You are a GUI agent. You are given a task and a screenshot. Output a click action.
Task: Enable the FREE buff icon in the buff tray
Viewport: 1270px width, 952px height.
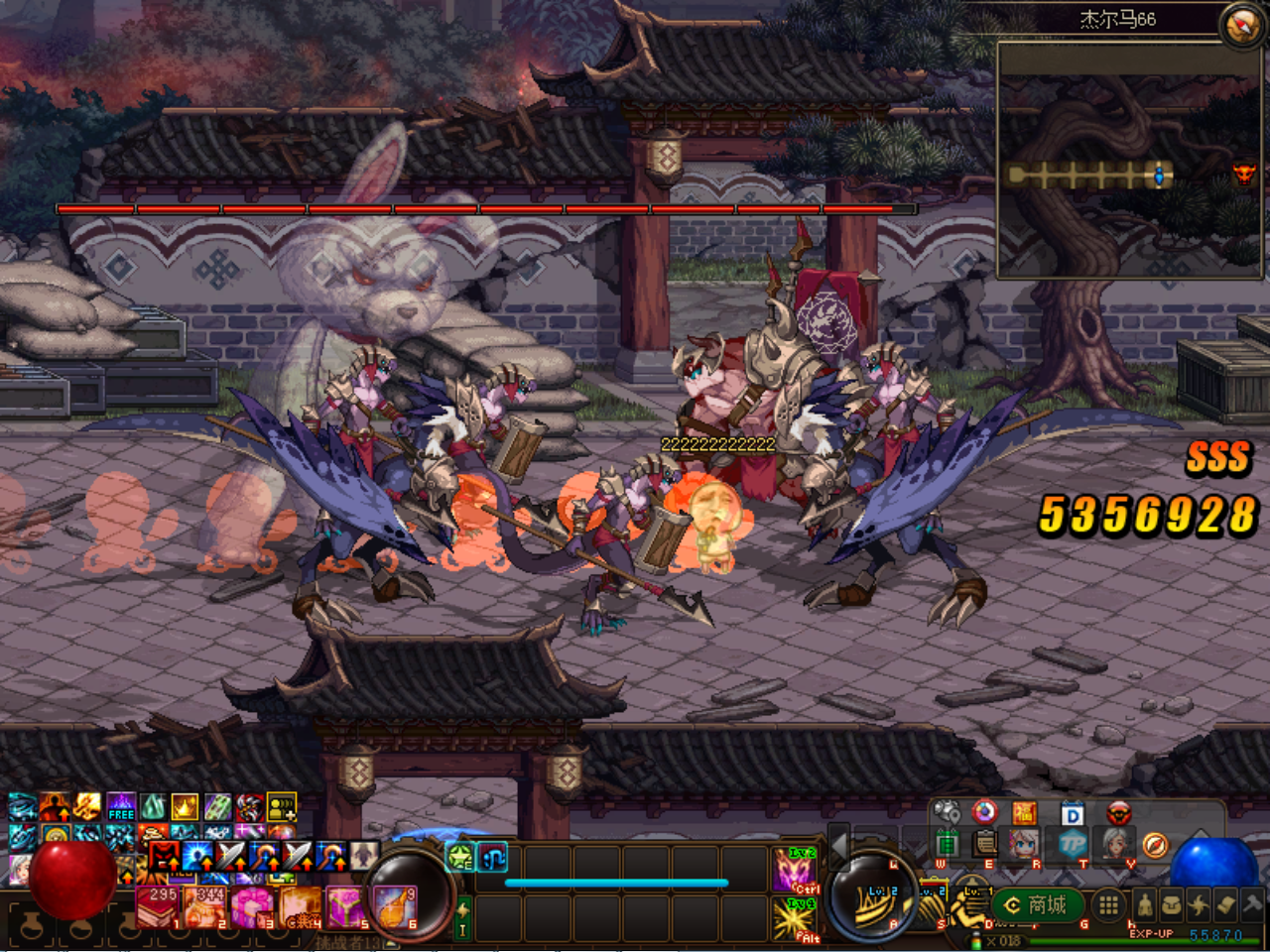(119, 813)
